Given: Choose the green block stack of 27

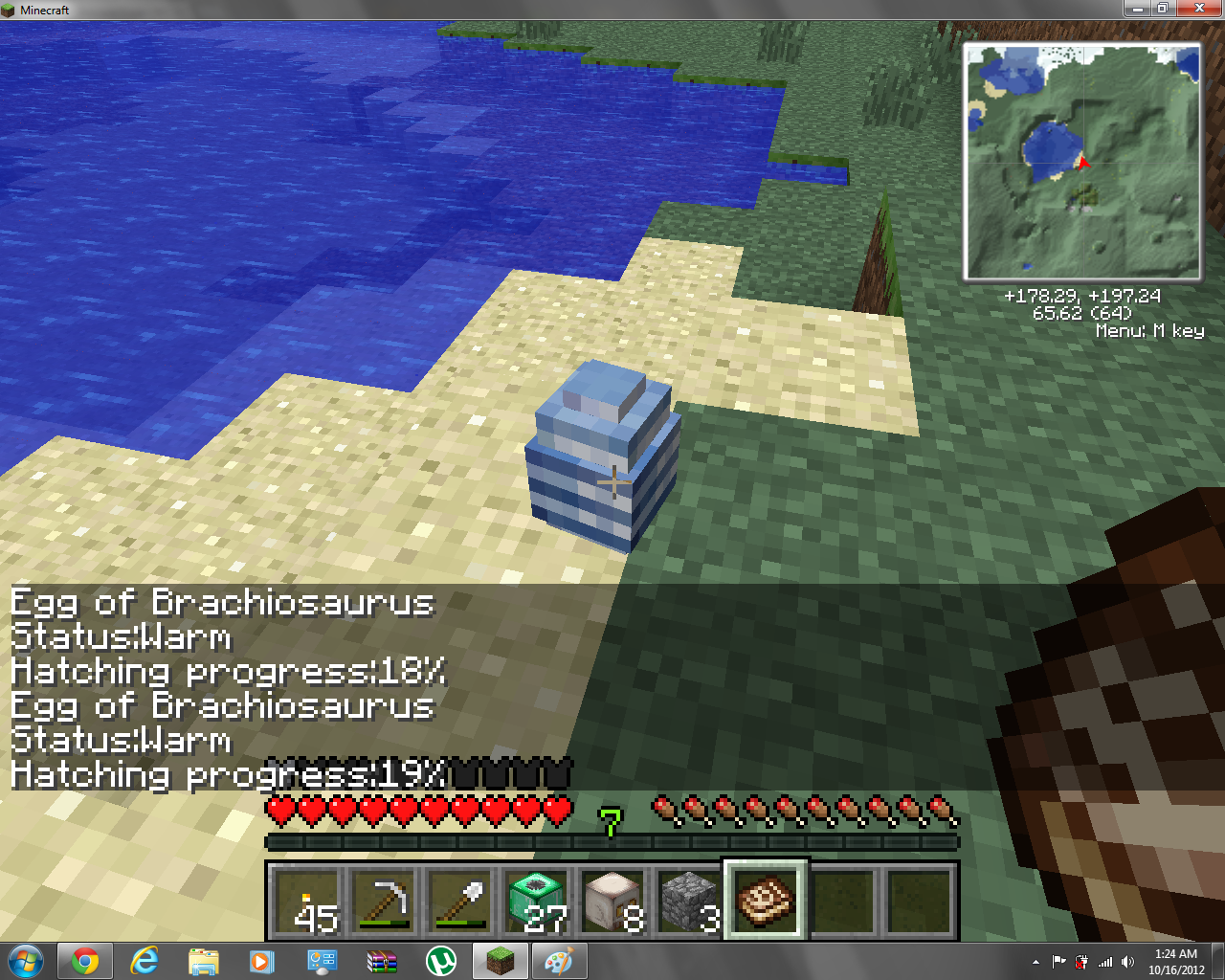Looking at the screenshot, I should 536,902.
